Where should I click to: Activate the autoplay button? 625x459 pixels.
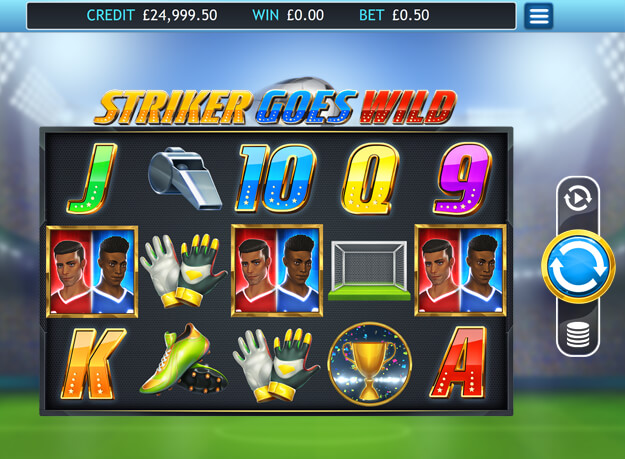tap(578, 198)
